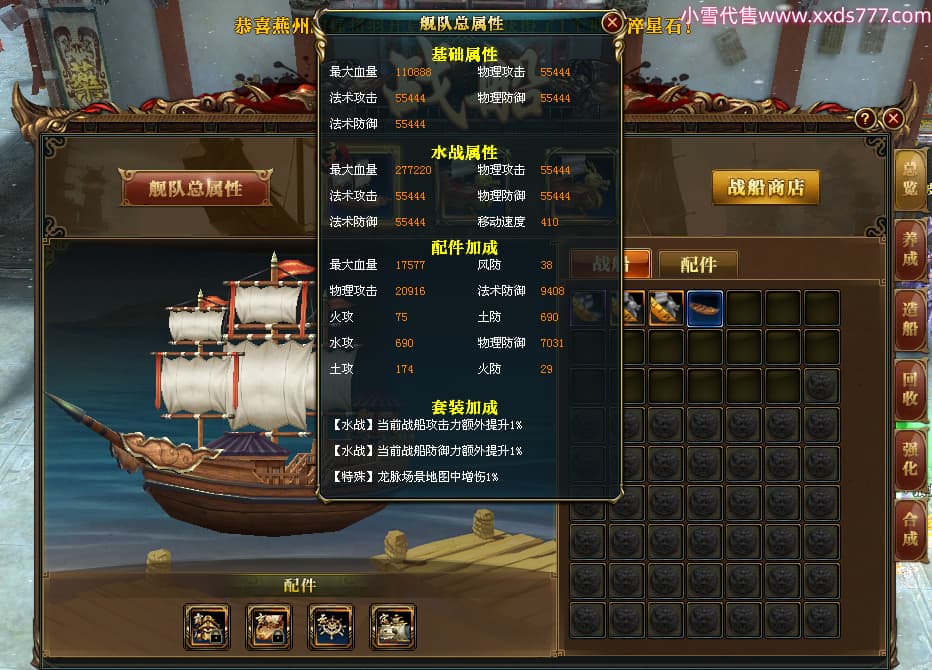This screenshot has height=670, width=932.
Task: Choose the 强化 enhance side tab
Action: pyautogui.click(x=909, y=460)
